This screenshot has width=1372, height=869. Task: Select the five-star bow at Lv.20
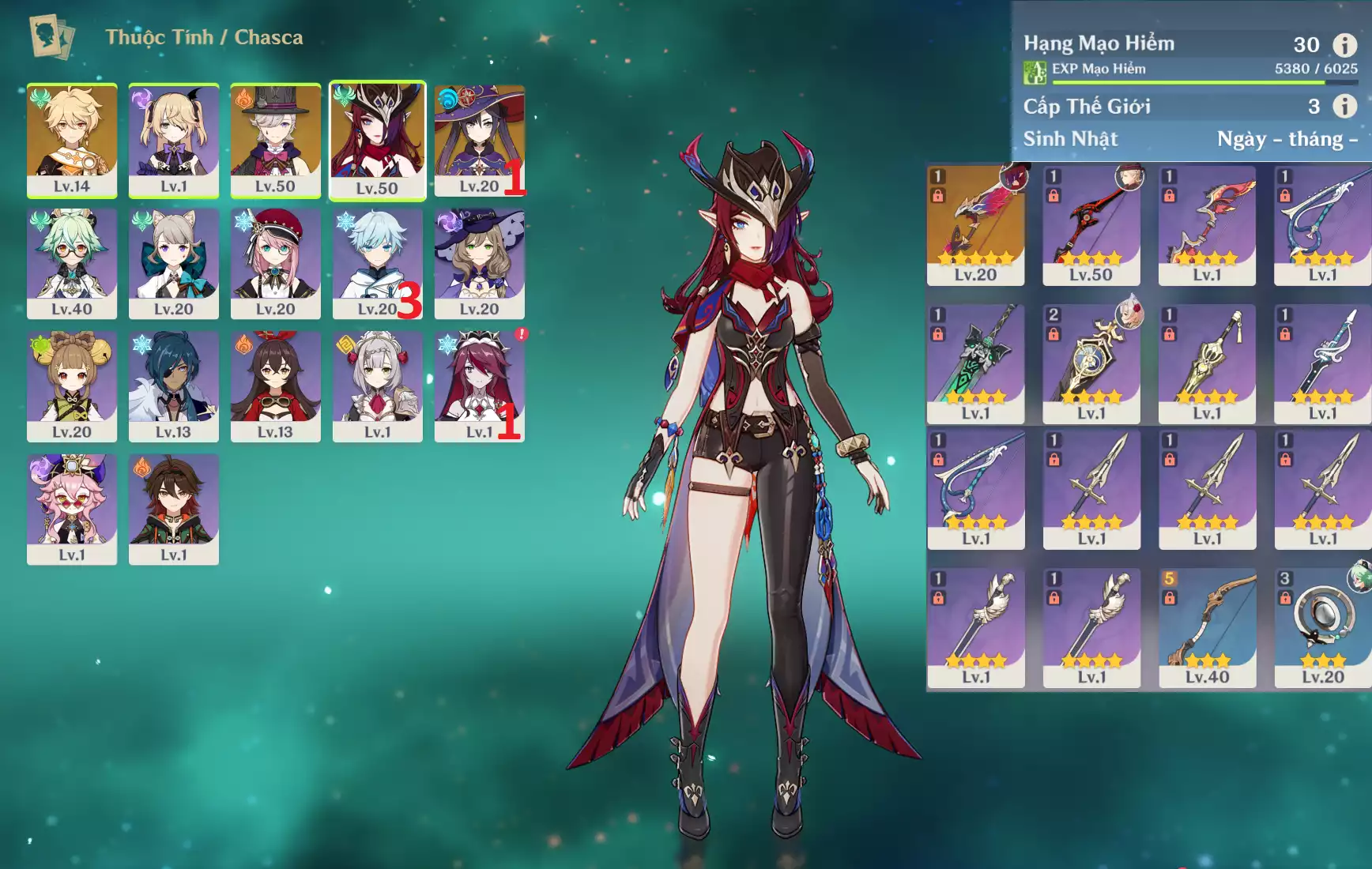coord(975,225)
